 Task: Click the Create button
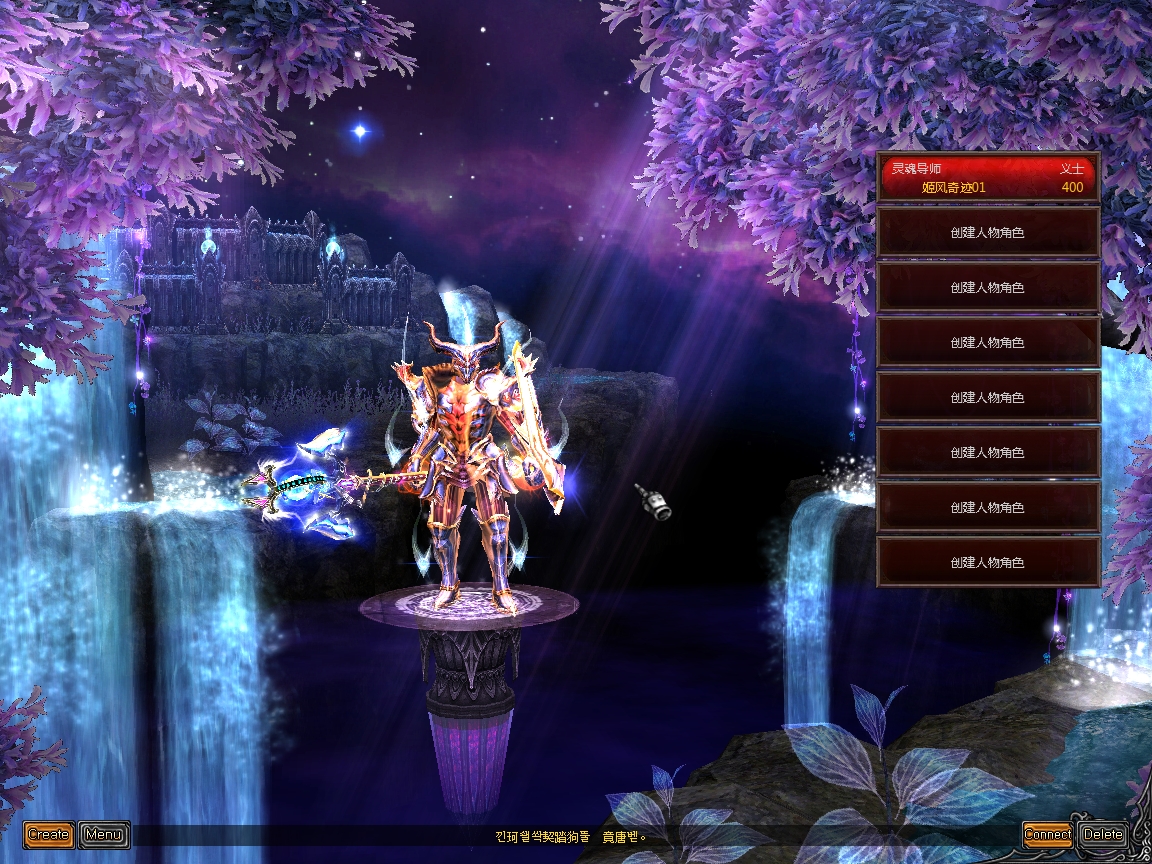(x=48, y=834)
